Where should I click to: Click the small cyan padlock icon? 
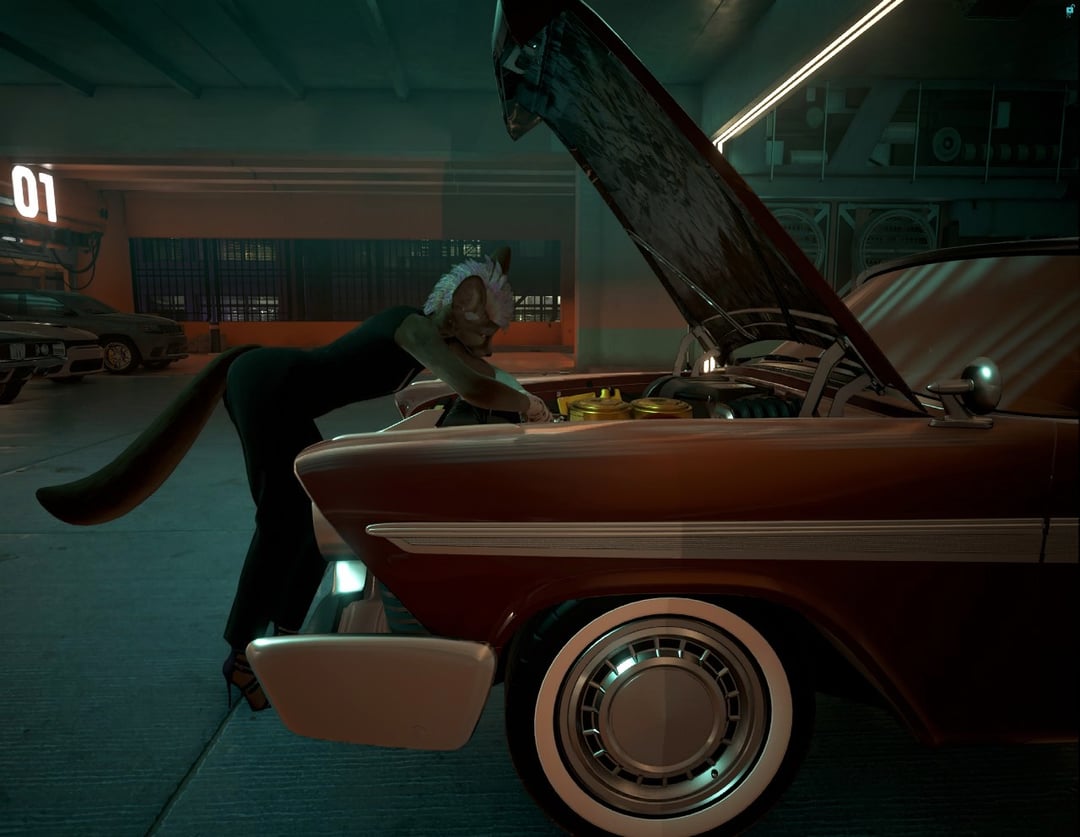(x=1069, y=9)
